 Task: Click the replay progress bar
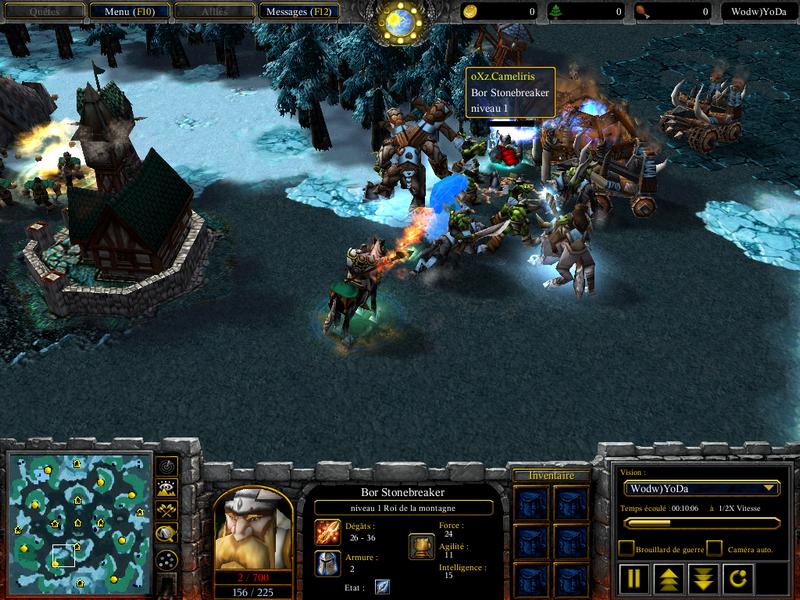tap(700, 522)
